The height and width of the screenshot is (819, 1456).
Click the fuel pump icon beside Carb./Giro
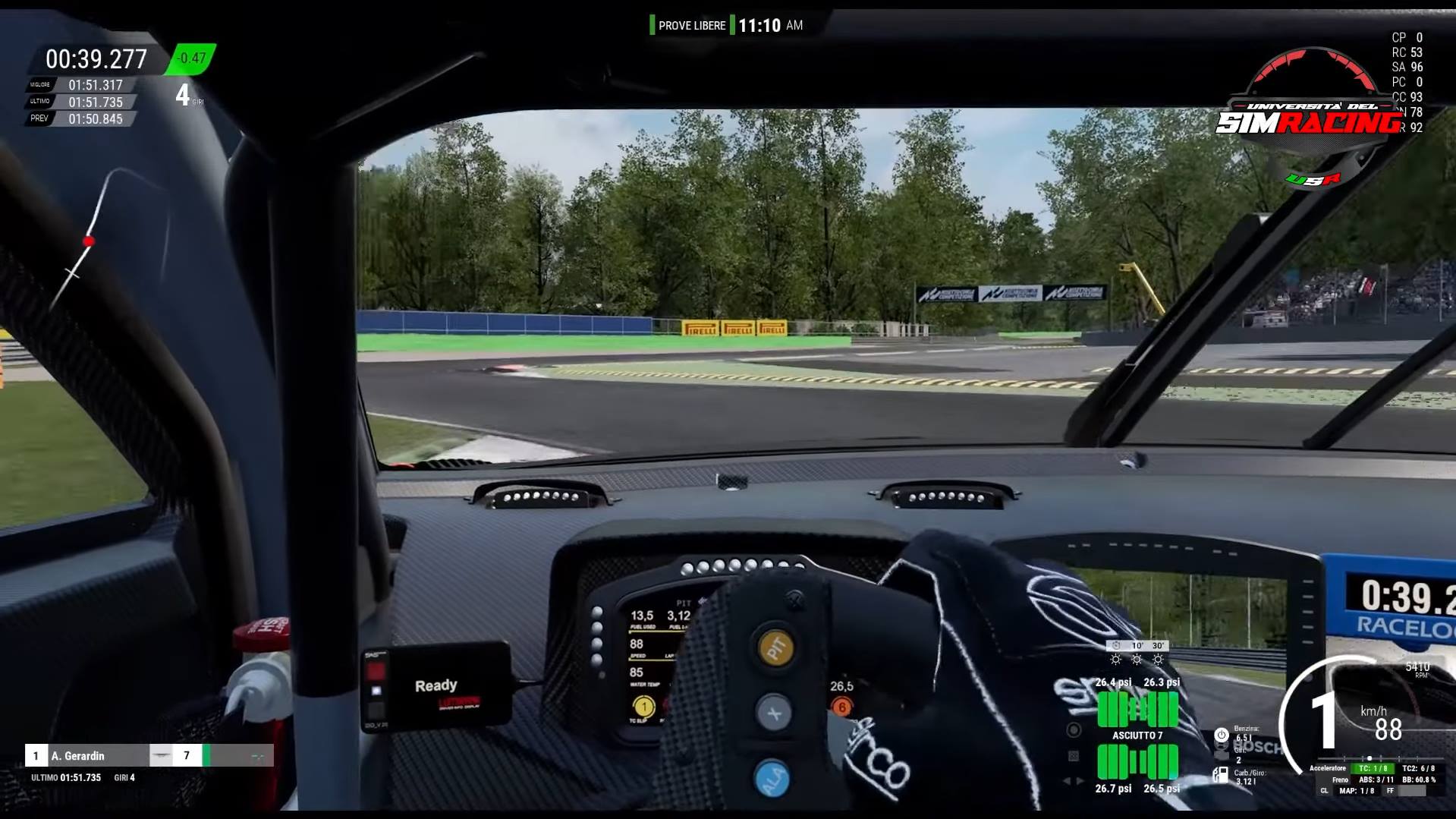click(x=1219, y=776)
